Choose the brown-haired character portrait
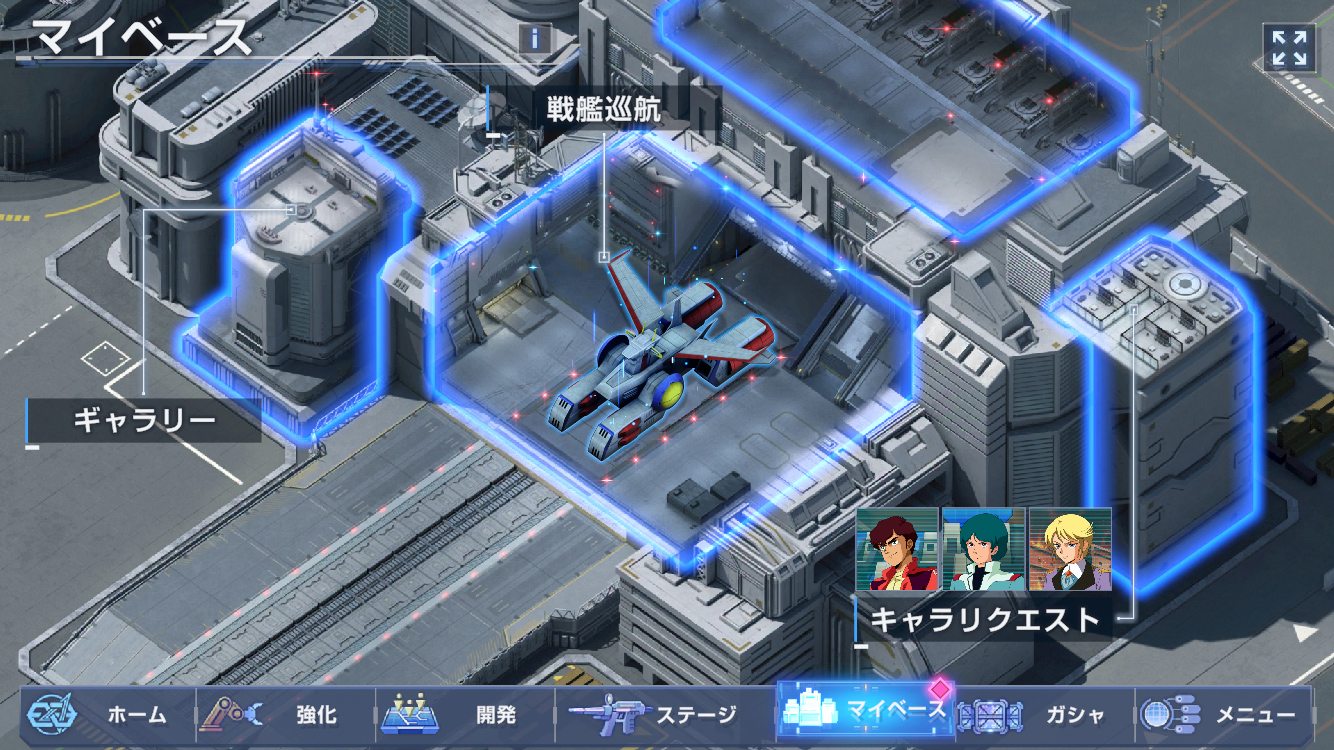The width and height of the screenshot is (1334, 750). coord(897,549)
